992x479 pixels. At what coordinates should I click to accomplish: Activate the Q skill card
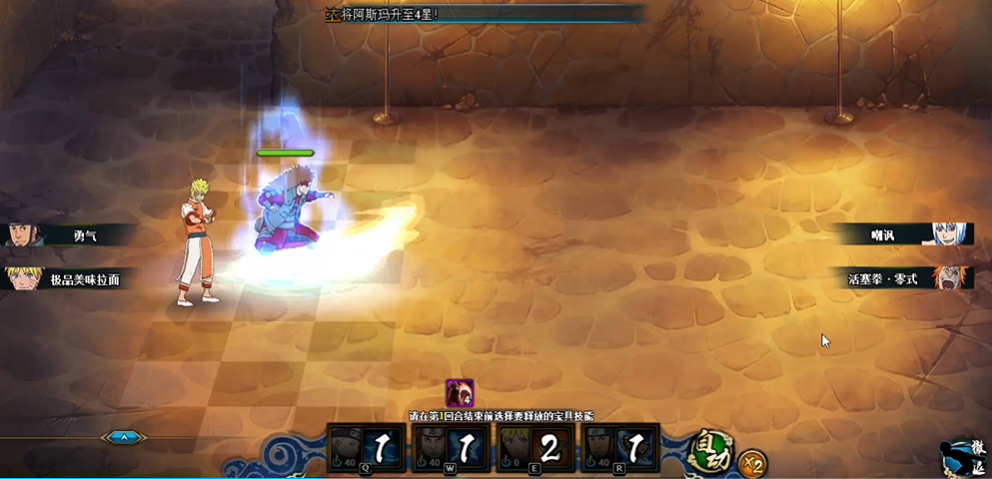tap(365, 447)
